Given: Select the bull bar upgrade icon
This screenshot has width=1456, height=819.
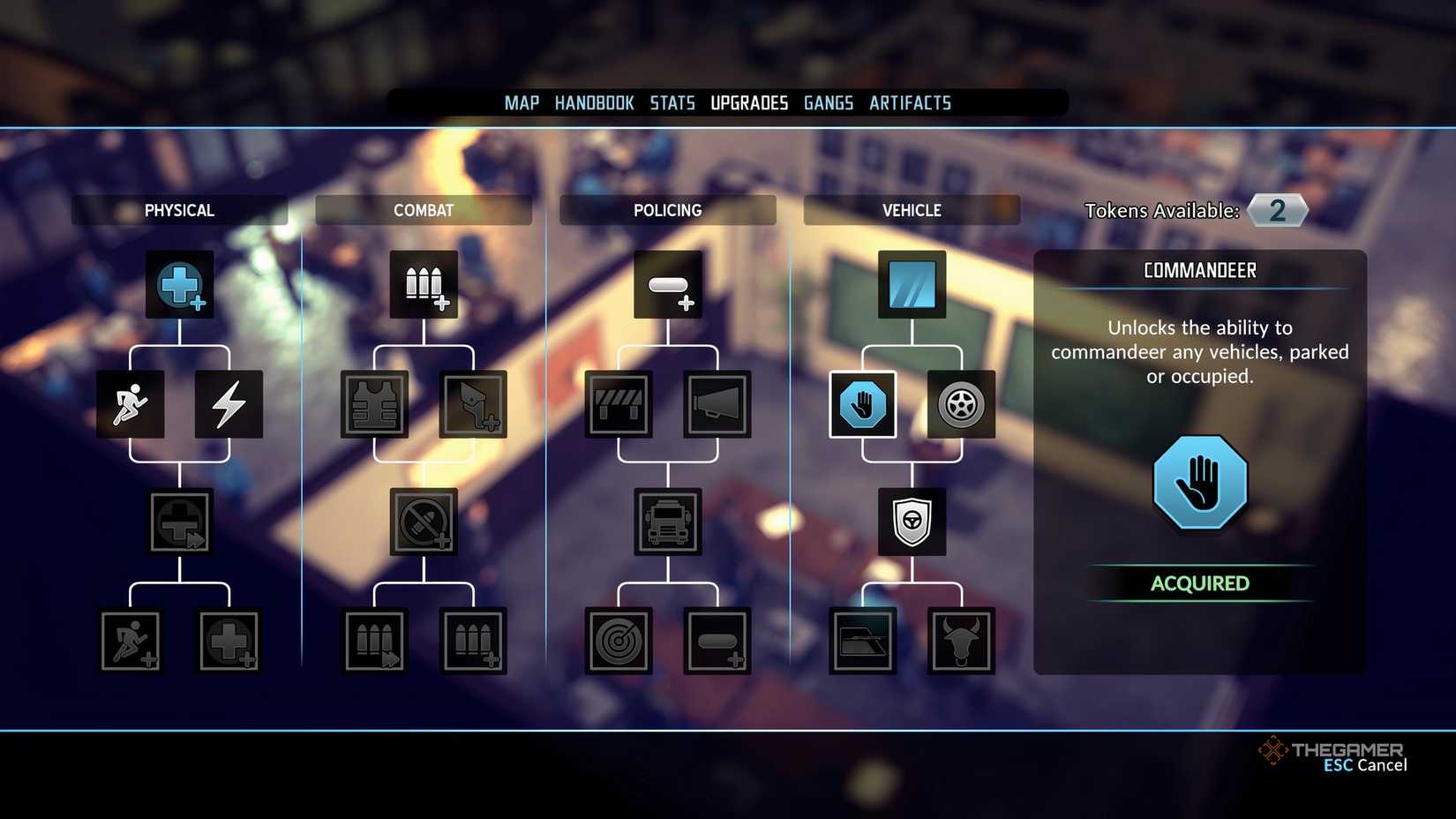Looking at the screenshot, I should 961,641.
